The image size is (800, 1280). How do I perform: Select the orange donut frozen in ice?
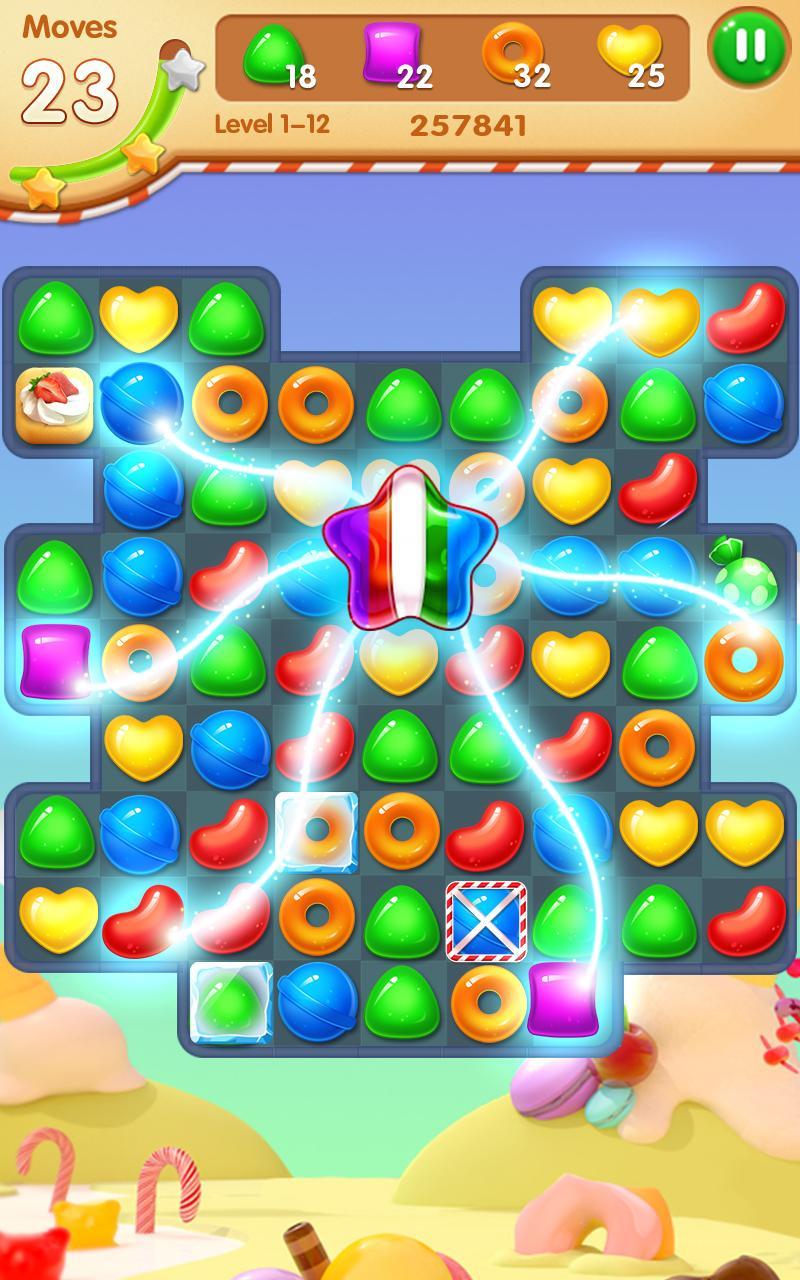[x=316, y=831]
